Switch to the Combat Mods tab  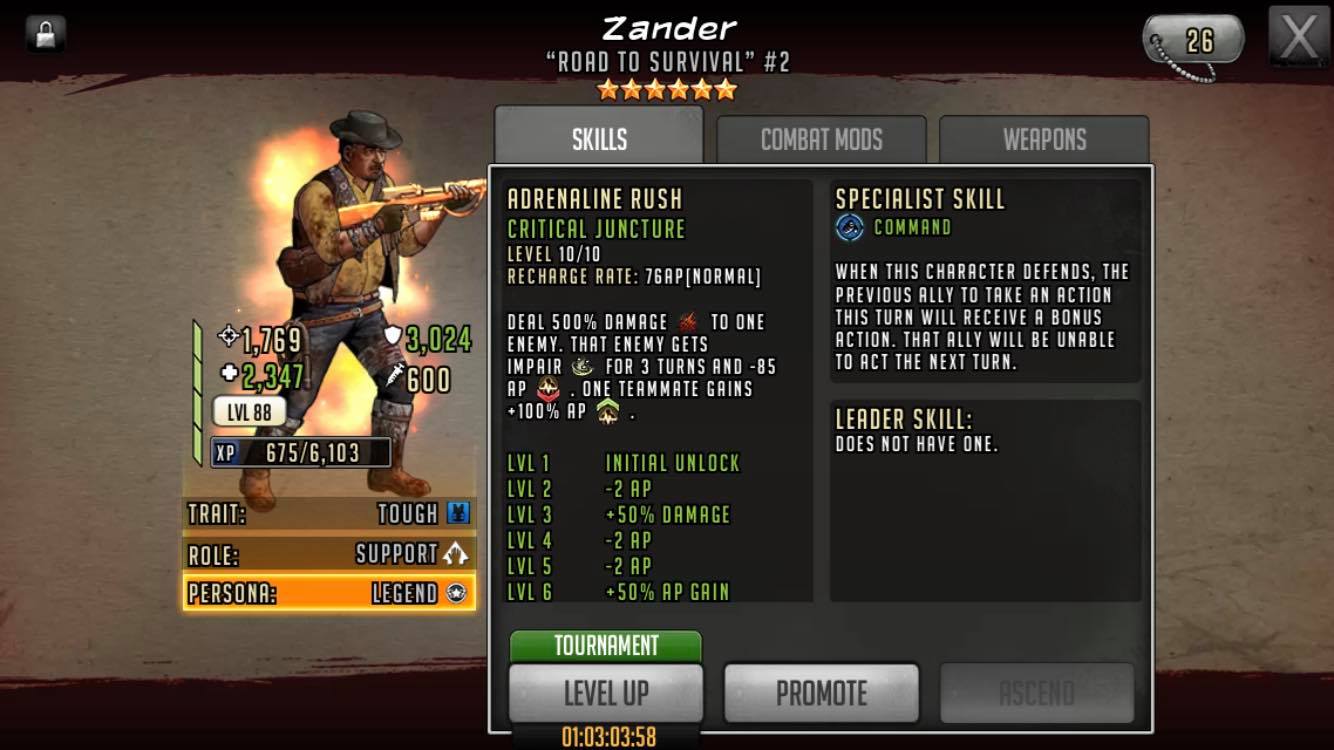pos(821,139)
